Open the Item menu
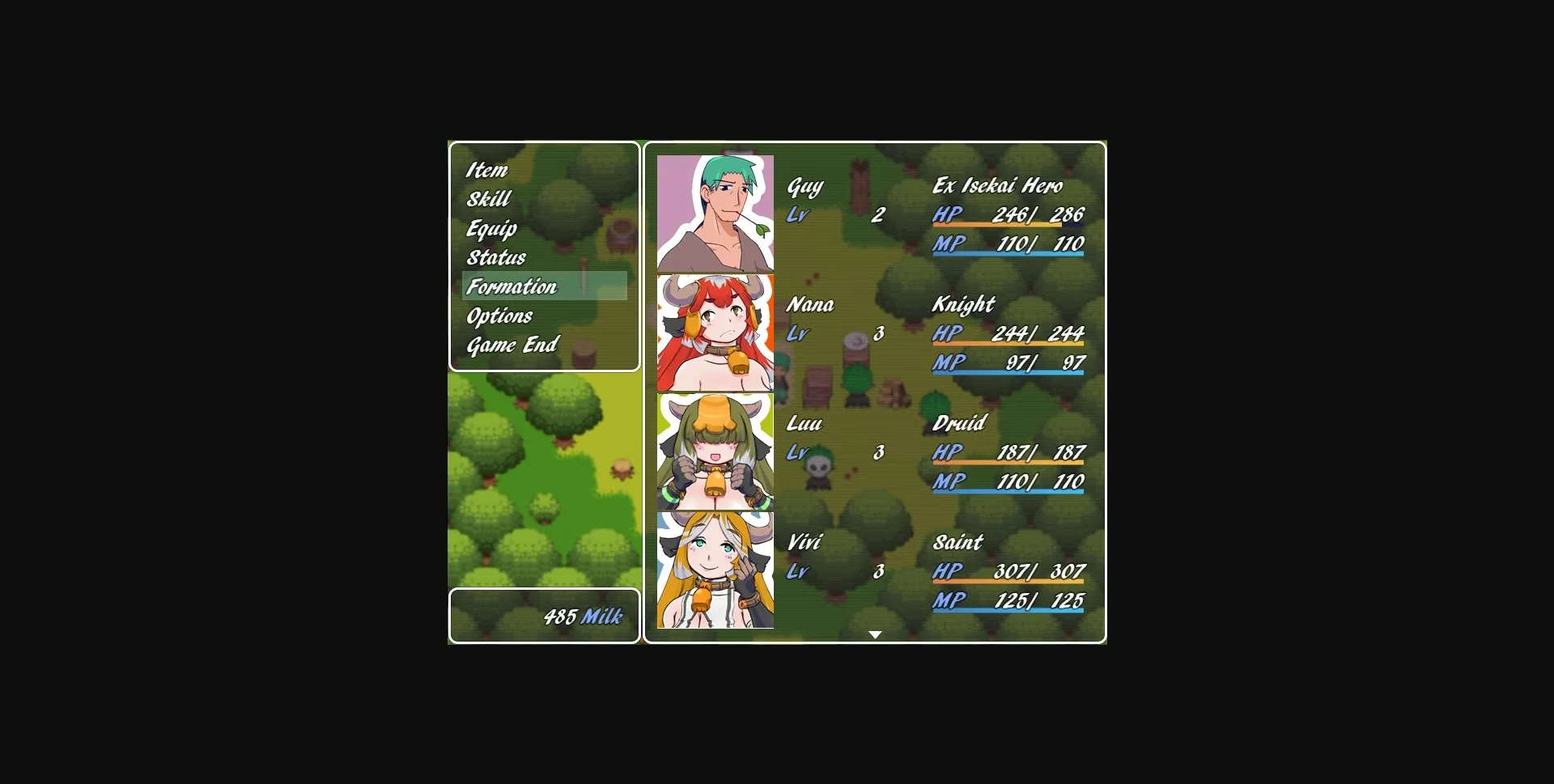Screen dimensions: 1554x784 point(486,170)
